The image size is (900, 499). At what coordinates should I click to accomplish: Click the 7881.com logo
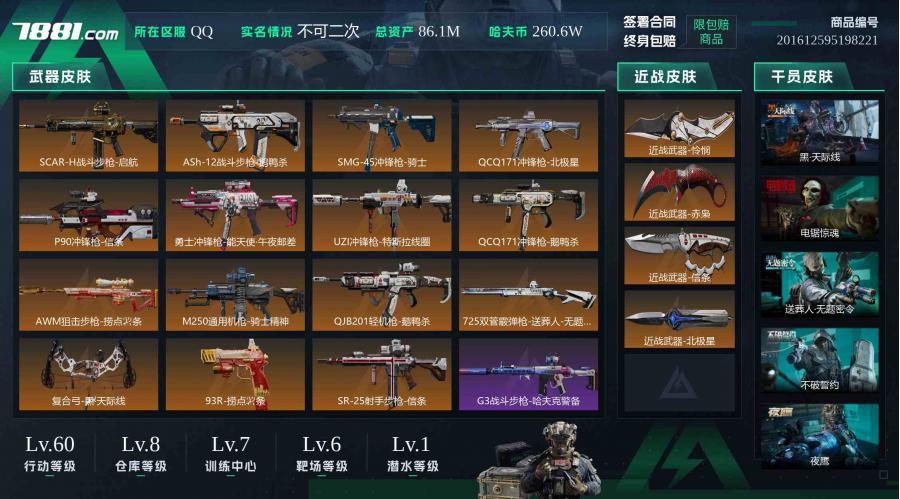(x=65, y=32)
